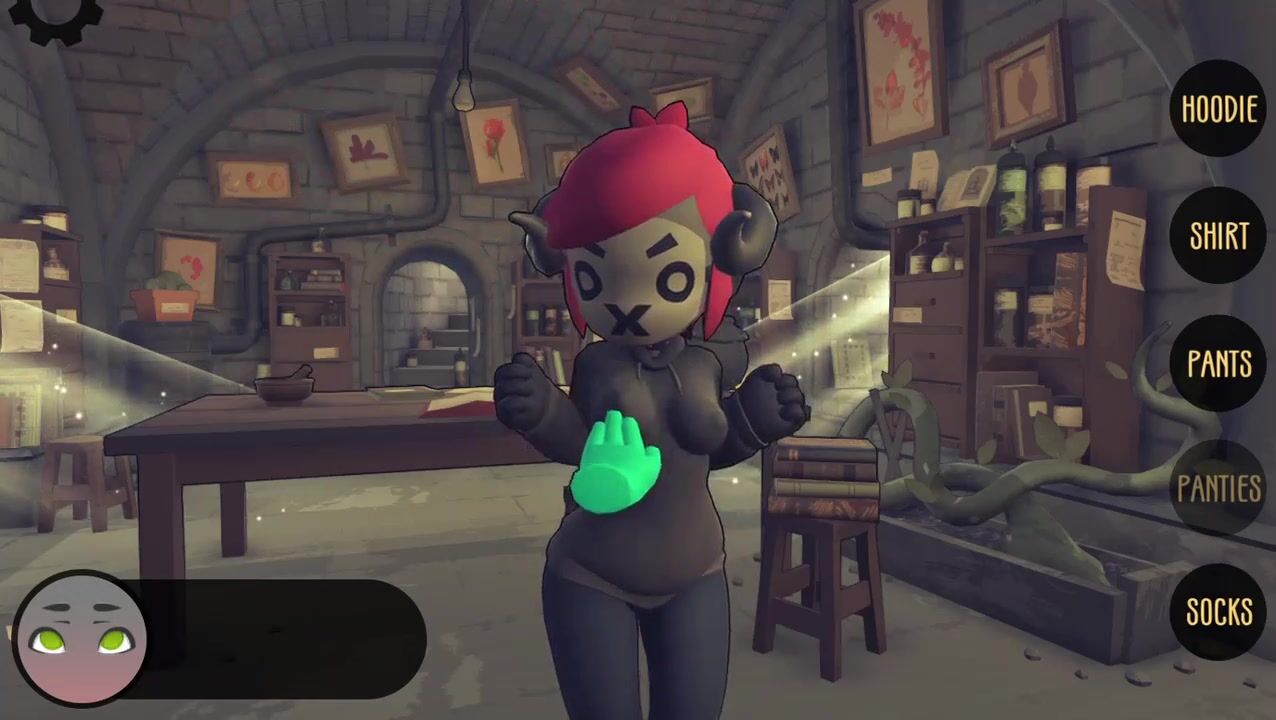Toggle the Socks button
The image size is (1276, 720).
click(x=1218, y=611)
